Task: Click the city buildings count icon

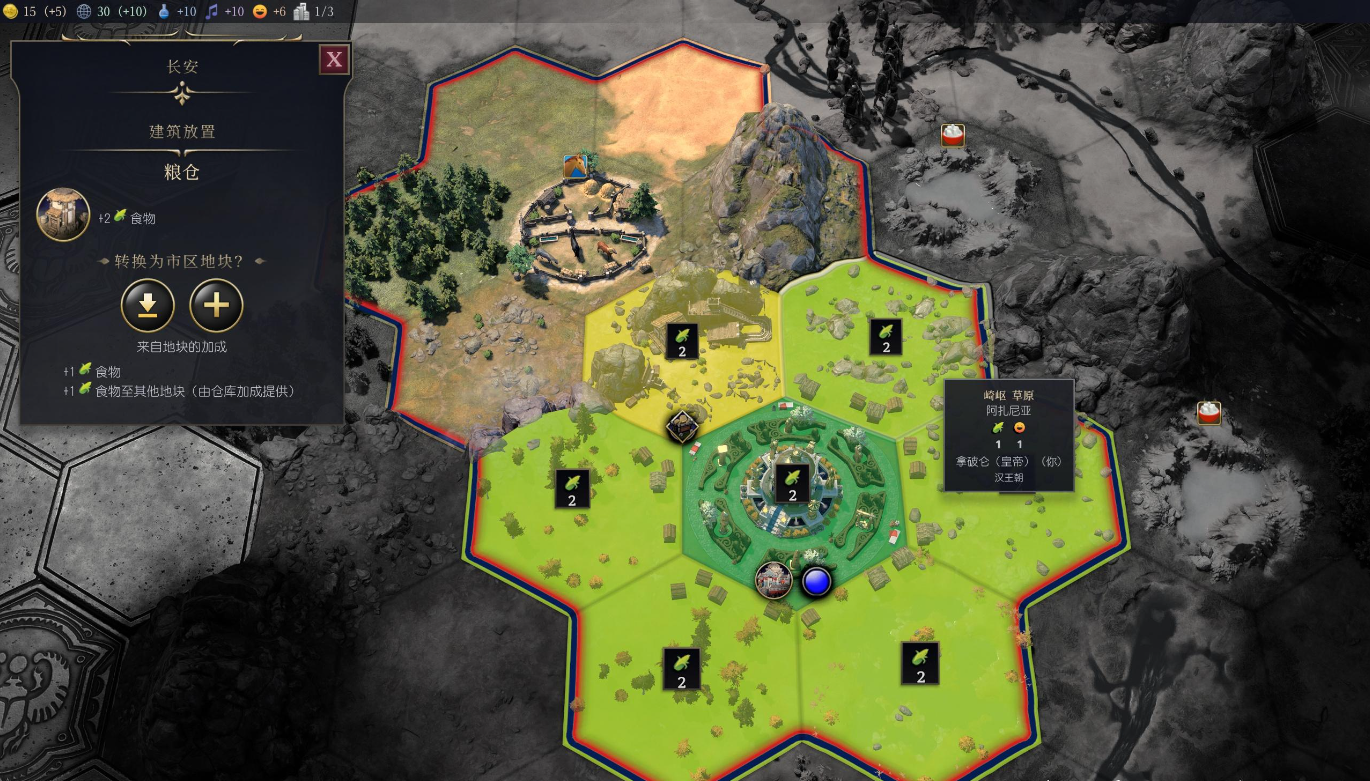Action: pos(302,11)
